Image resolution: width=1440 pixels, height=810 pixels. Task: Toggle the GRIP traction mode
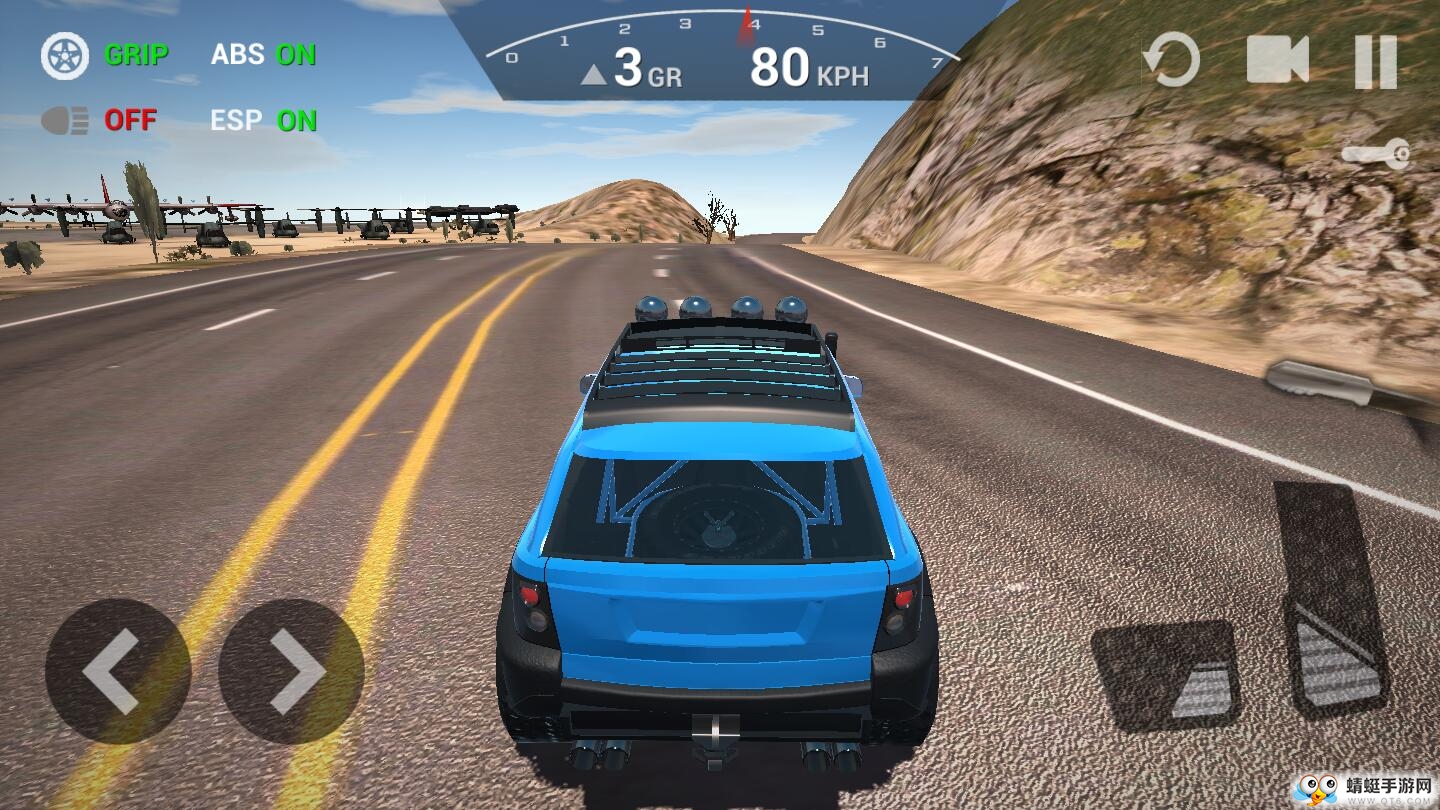pos(105,55)
